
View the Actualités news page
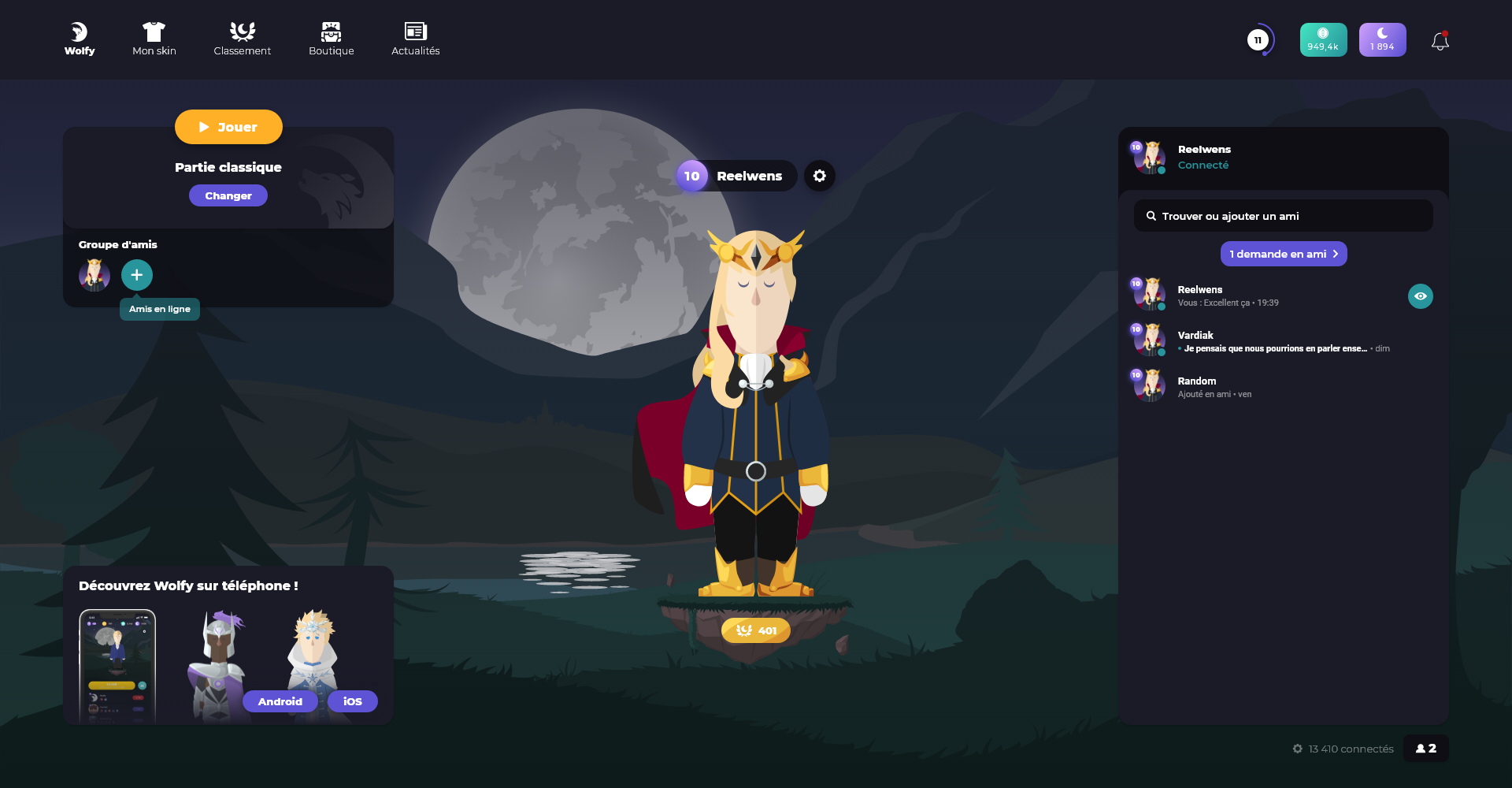pos(416,39)
